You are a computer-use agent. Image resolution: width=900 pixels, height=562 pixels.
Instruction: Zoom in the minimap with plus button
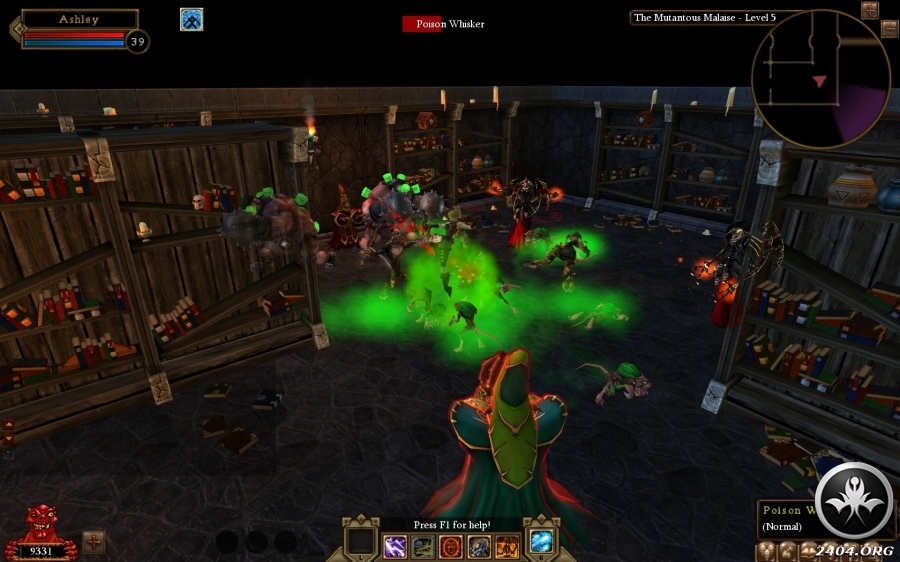tap(869, 10)
